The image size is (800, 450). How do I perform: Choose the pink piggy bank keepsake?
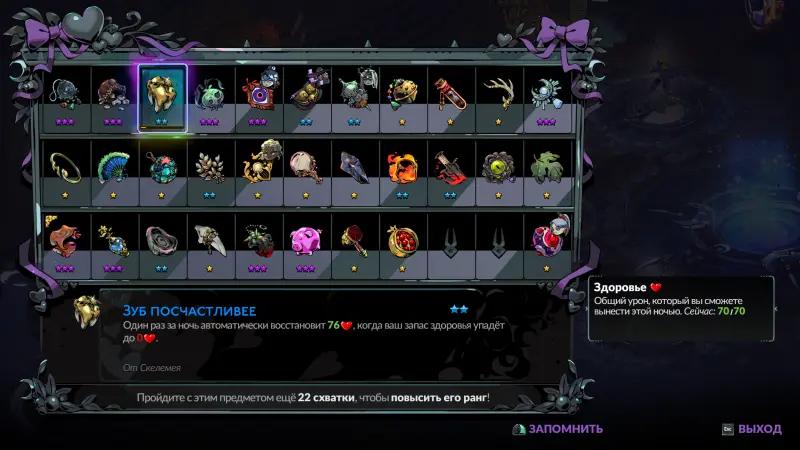click(306, 239)
